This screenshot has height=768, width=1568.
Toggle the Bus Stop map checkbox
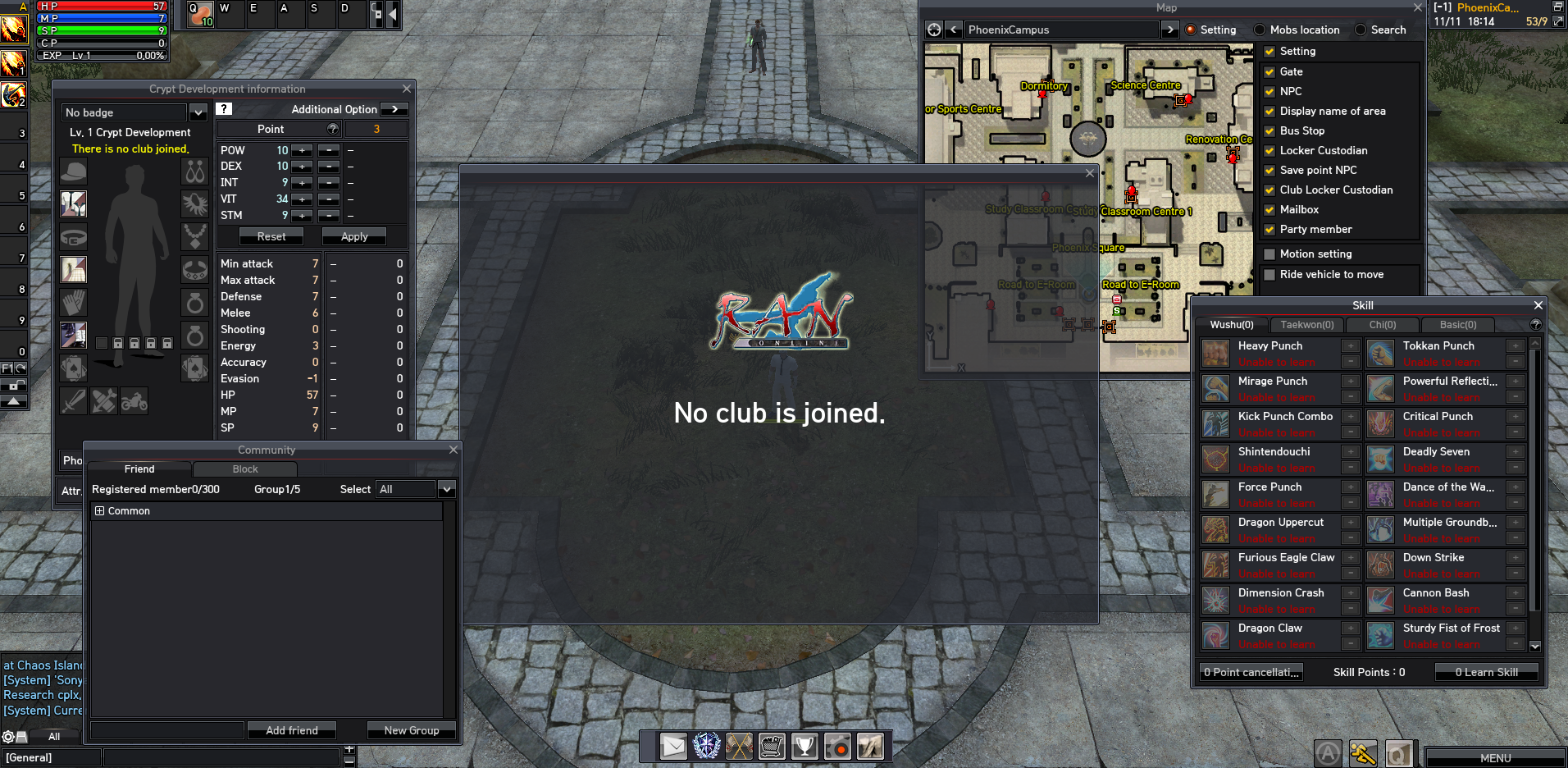pyautogui.click(x=1269, y=131)
